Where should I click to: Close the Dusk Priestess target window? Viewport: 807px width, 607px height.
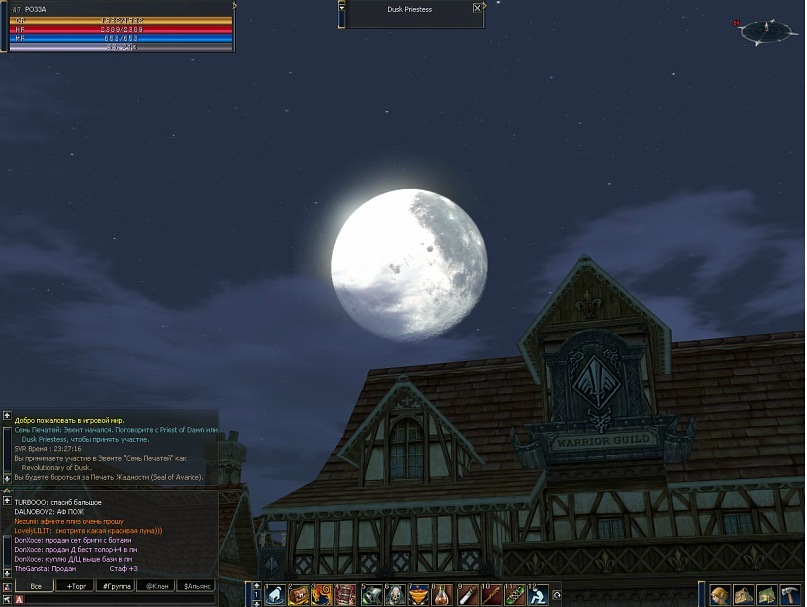[476, 8]
